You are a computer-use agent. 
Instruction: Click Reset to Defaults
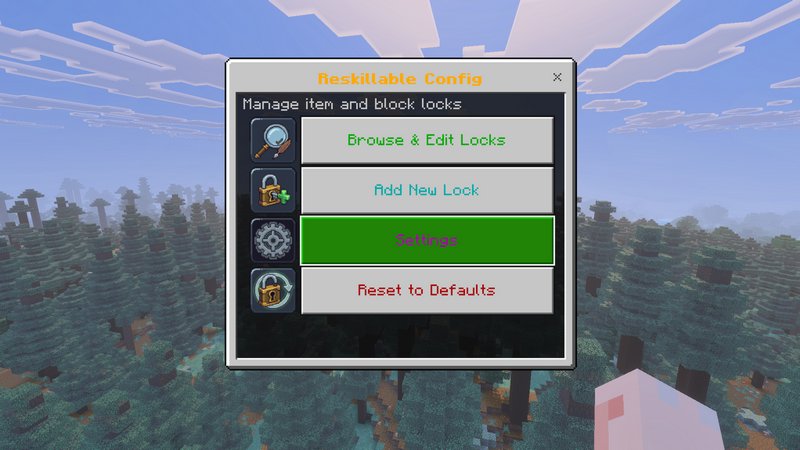[426, 290]
